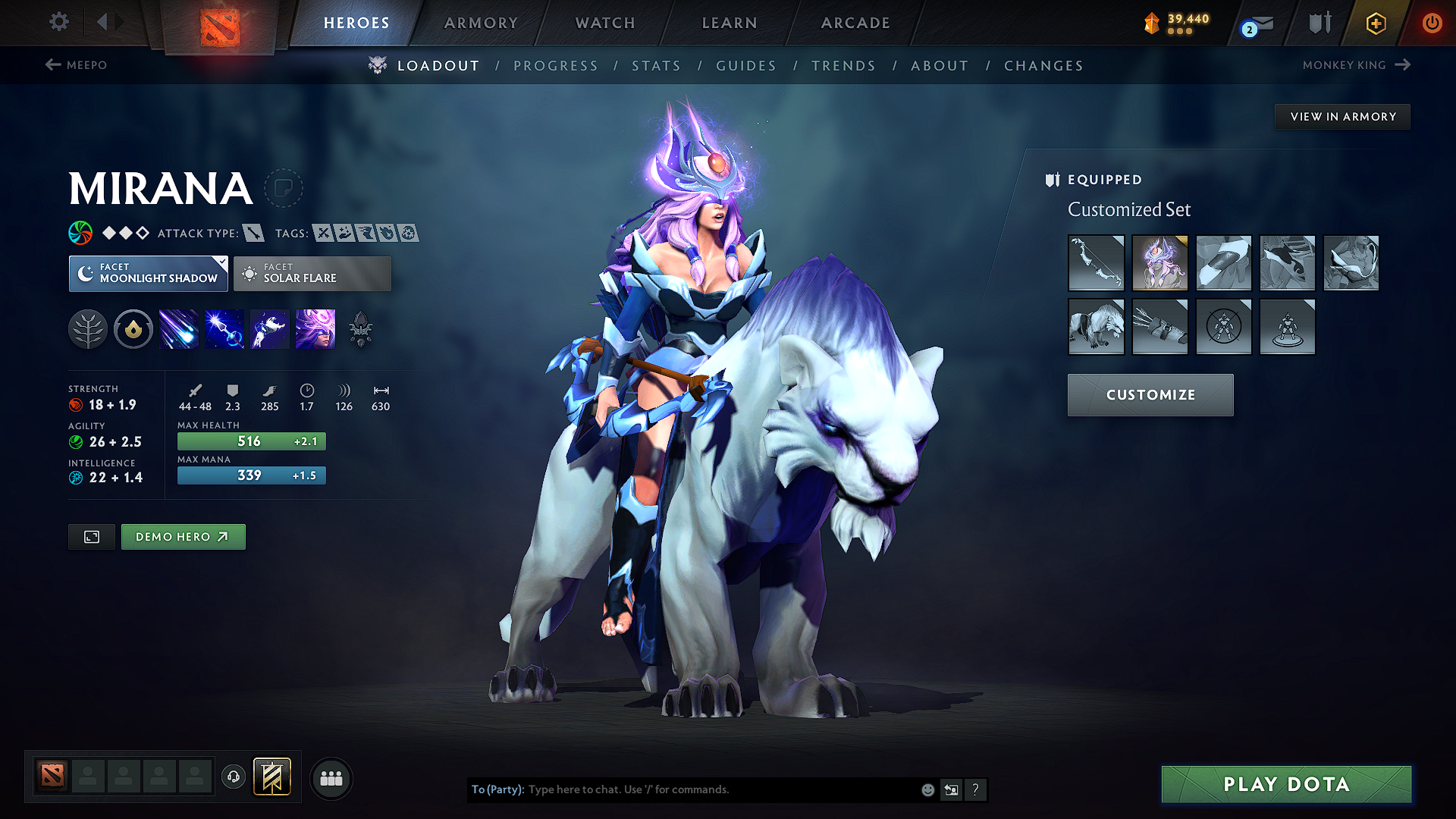
Task: Select Mirana's Moonlight Shadow ultimate icon
Action: point(315,328)
